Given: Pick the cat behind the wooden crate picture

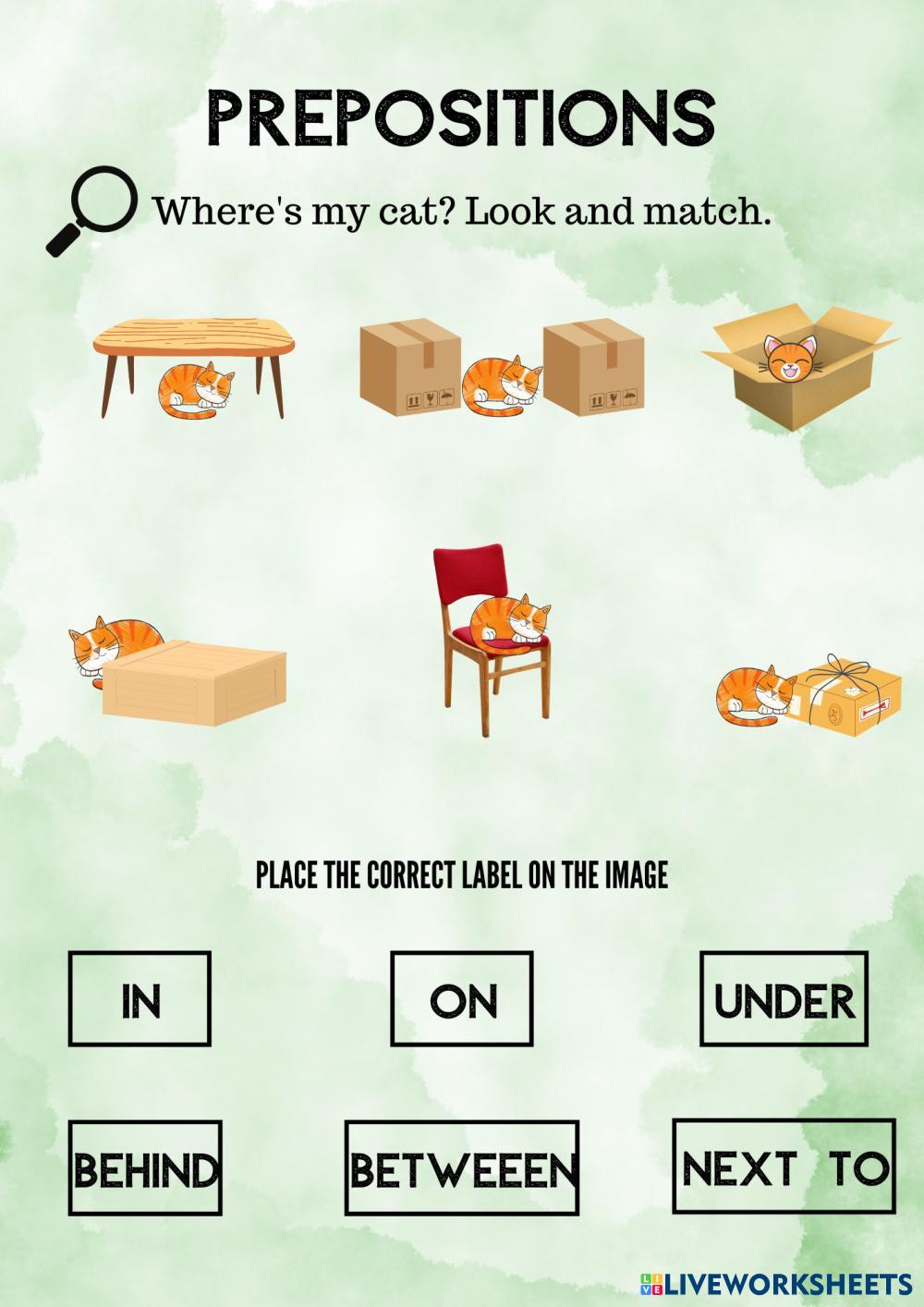Looking at the screenshot, I should coord(177,672).
